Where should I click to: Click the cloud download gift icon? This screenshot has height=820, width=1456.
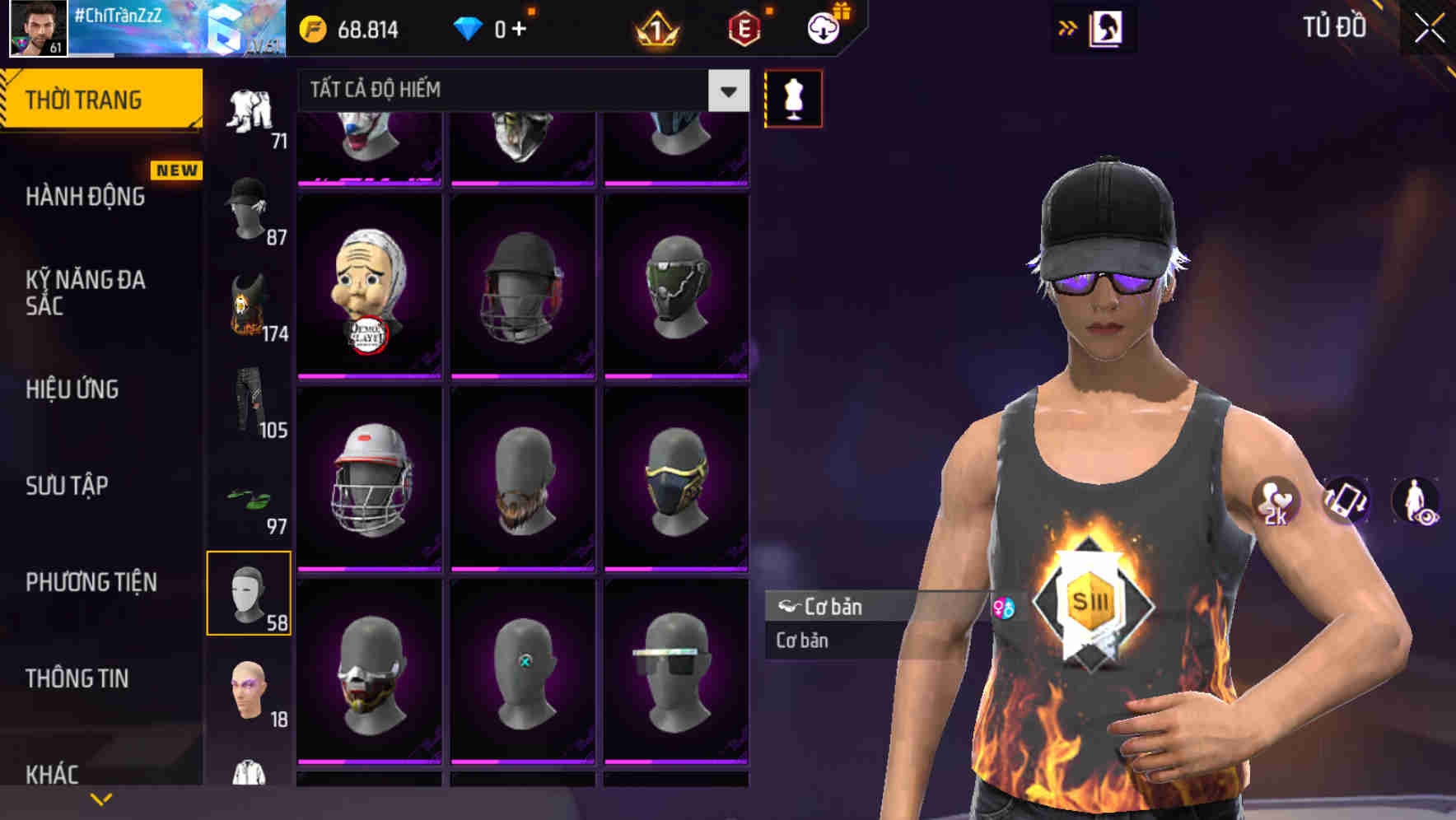823,27
